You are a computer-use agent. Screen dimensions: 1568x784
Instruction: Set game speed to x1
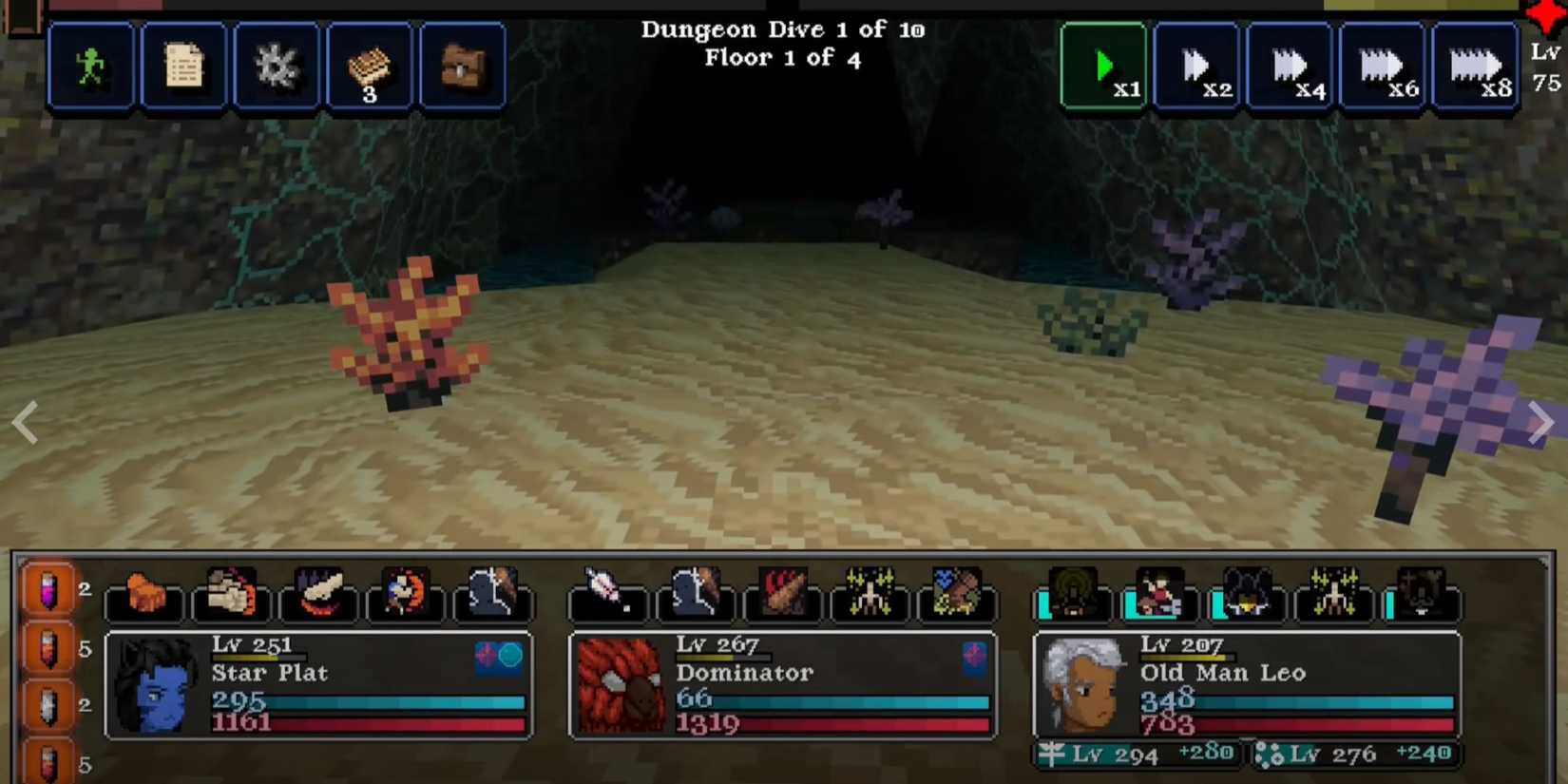point(1104,67)
